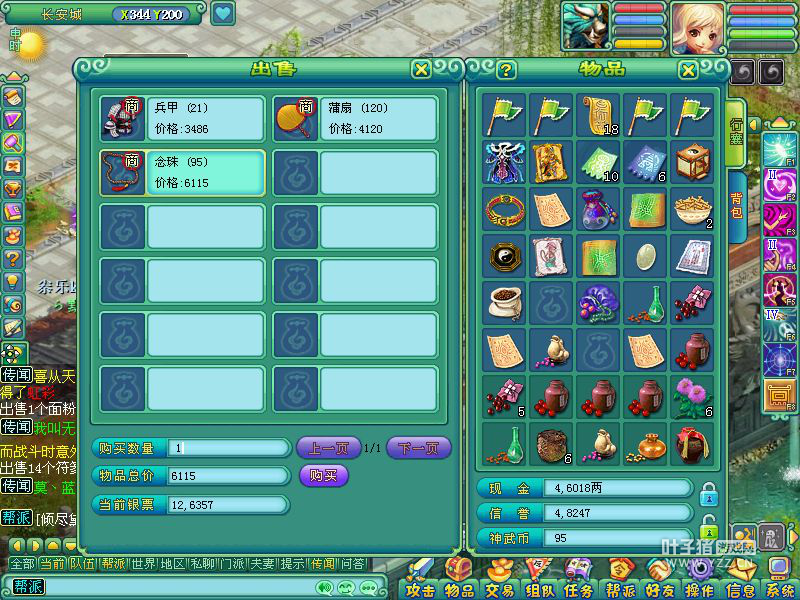The height and width of the screenshot is (600, 800).
Task: Select the bowl of noodles item
Action: (x=693, y=209)
